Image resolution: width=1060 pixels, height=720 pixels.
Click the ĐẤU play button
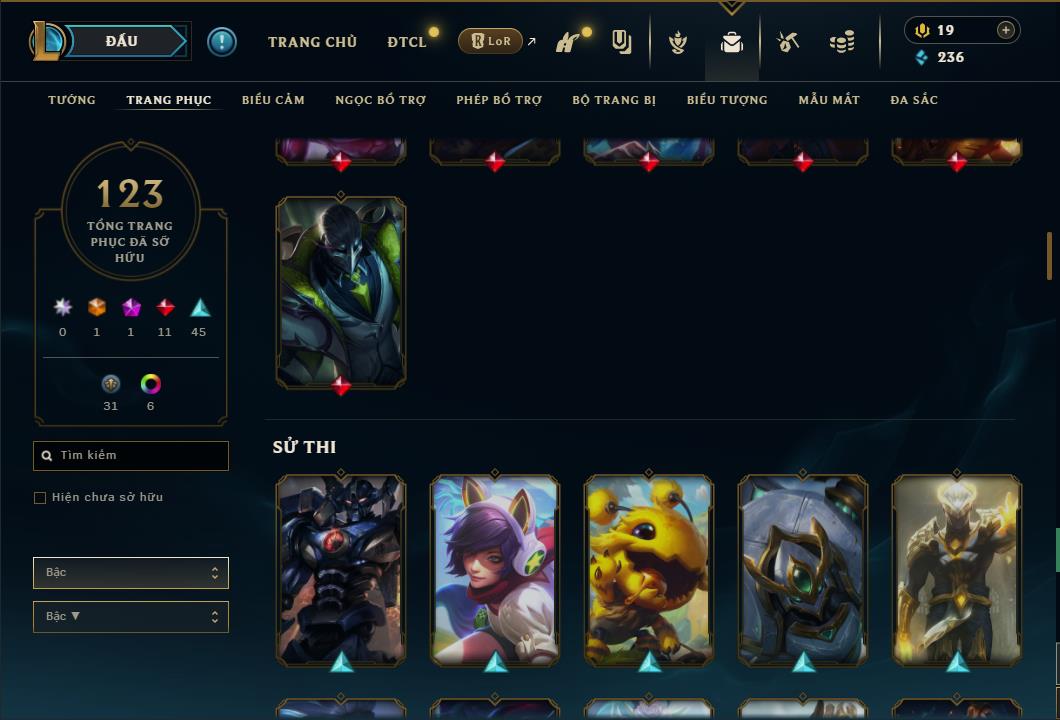[122, 41]
